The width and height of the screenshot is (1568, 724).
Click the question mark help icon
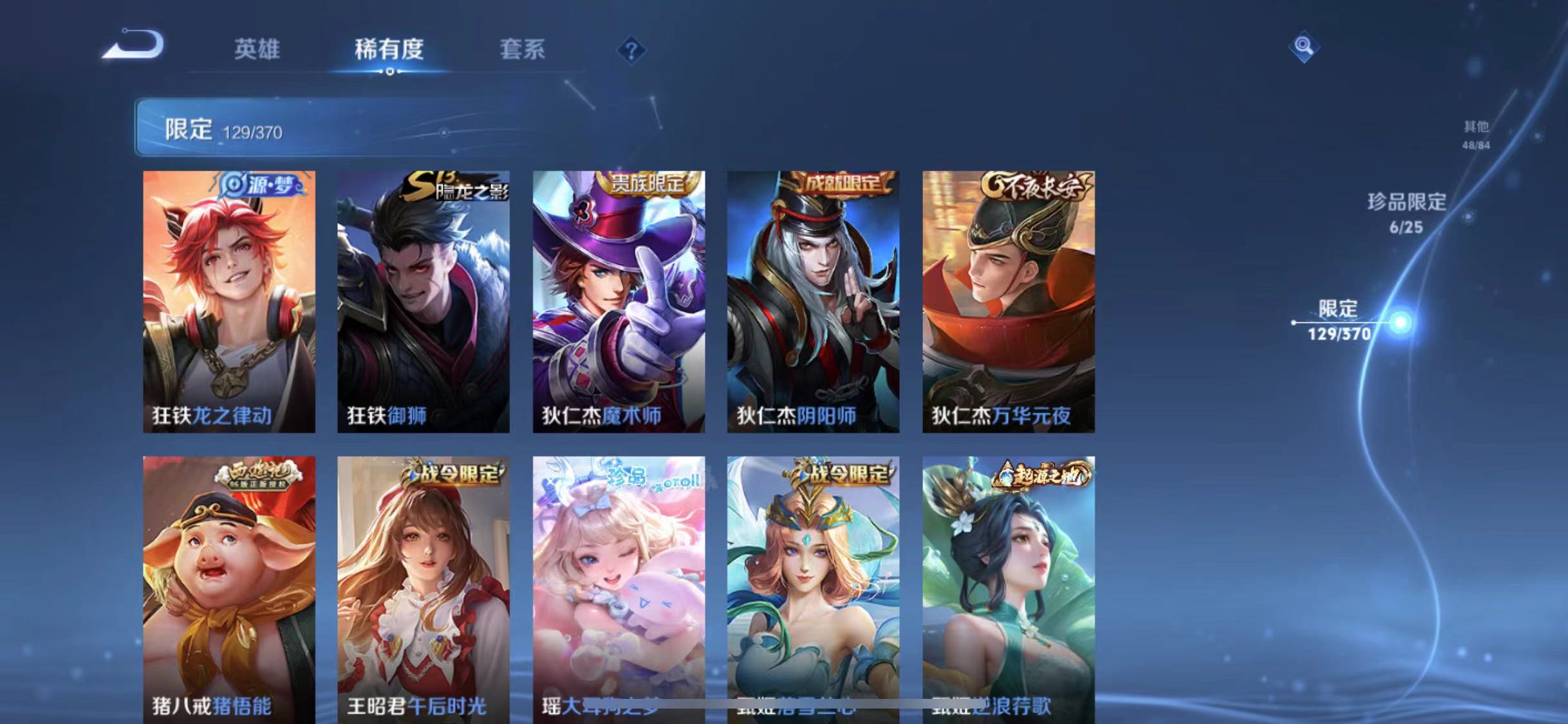pyautogui.click(x=633, y=50)
